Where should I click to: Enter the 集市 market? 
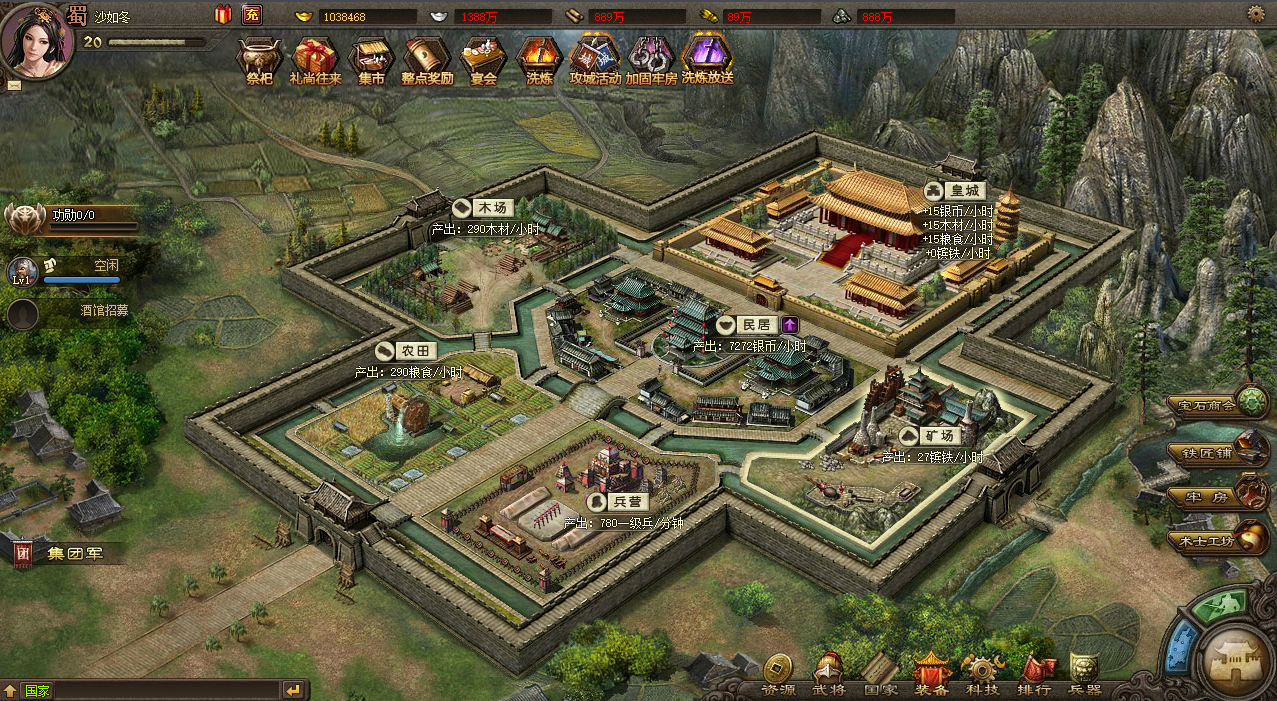pyautogui.click(x=371, y=58)
